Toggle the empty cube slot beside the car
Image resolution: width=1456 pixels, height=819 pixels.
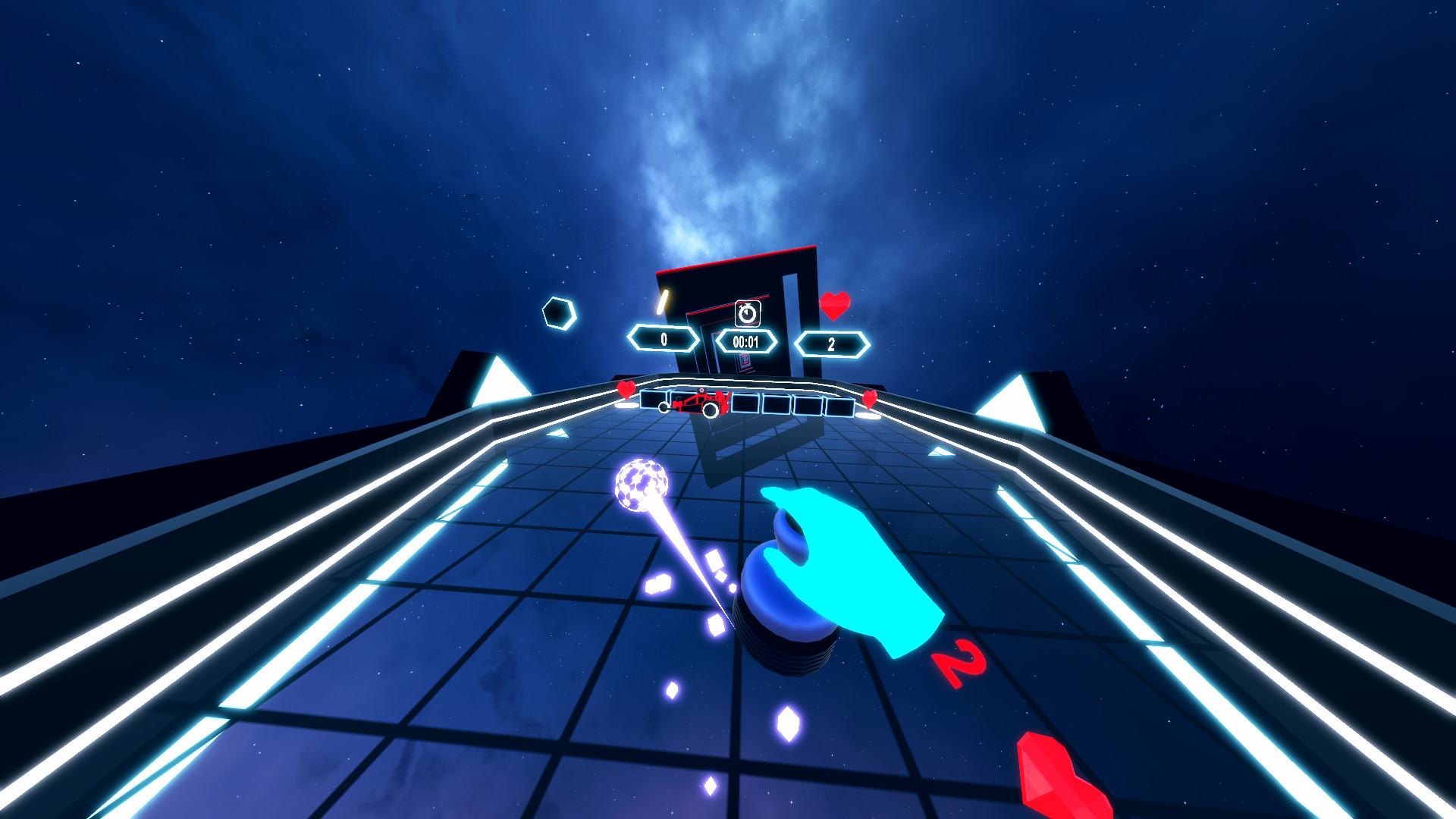pos(745,403)
